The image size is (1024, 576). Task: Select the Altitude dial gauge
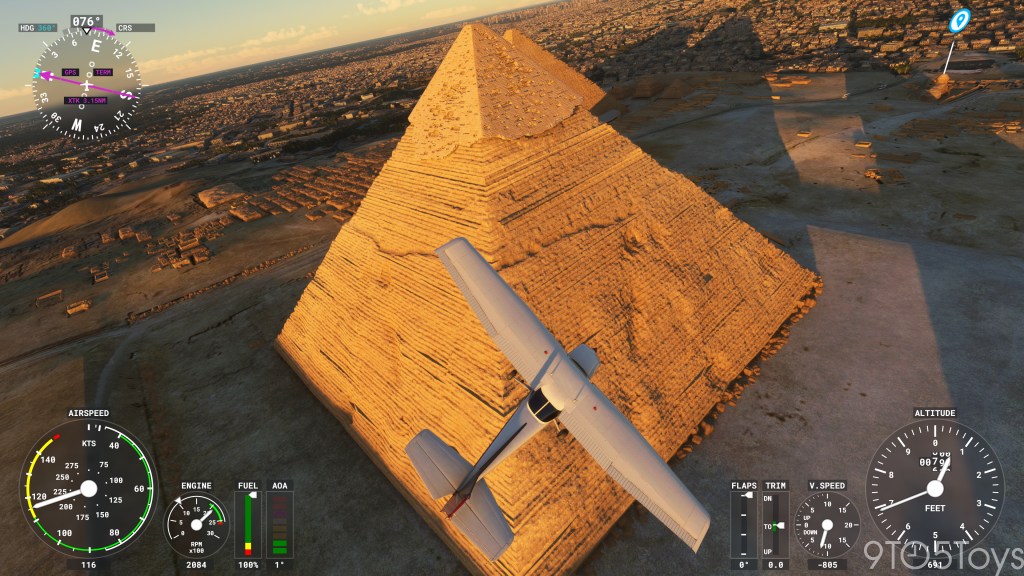click(934, 488)
